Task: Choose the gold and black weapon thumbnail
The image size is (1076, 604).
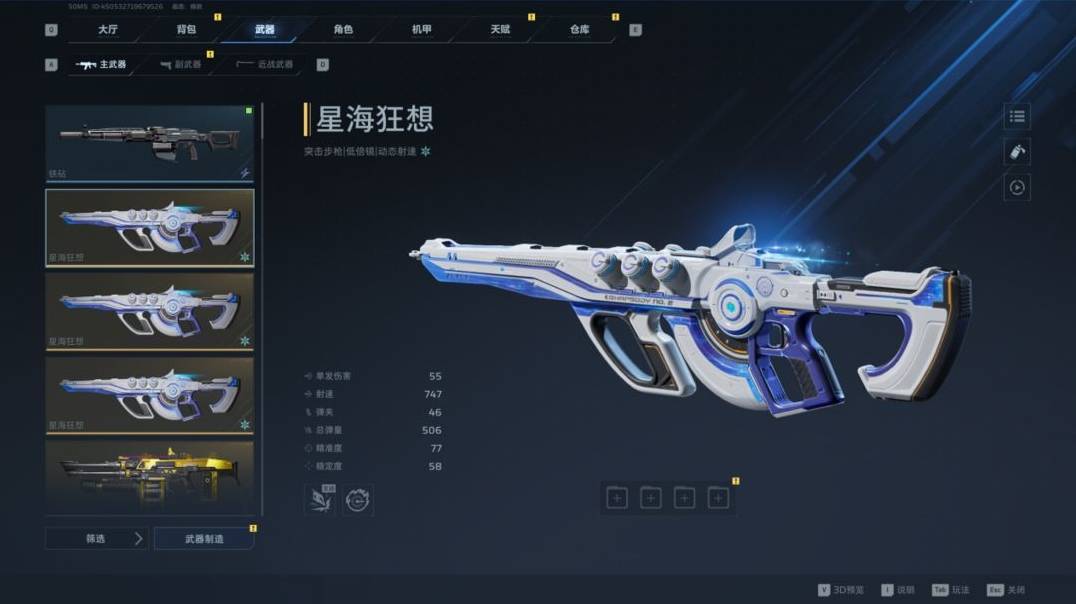Action: pyautogui.click(x=149, y=478)
